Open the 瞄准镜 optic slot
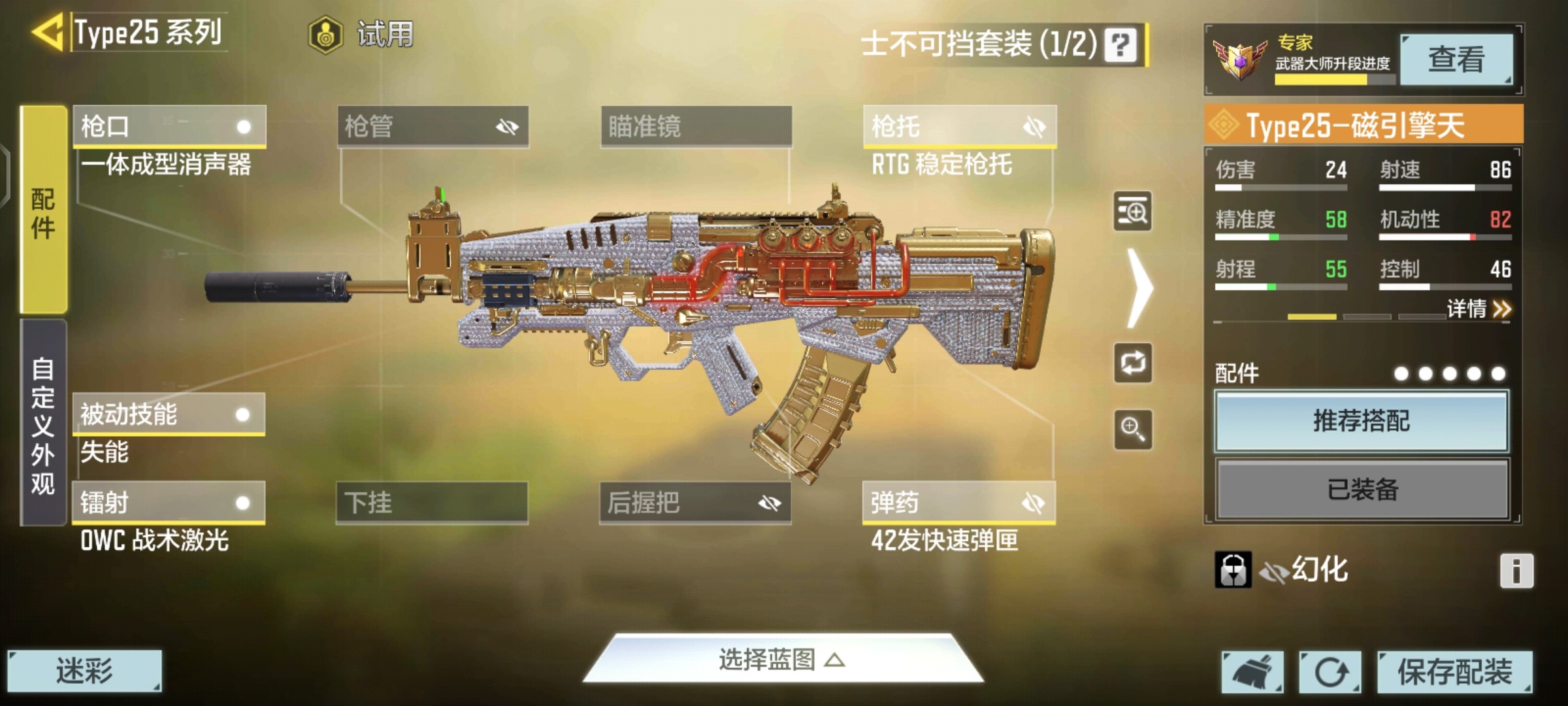1568x706 pixels. tap(696, 126)
